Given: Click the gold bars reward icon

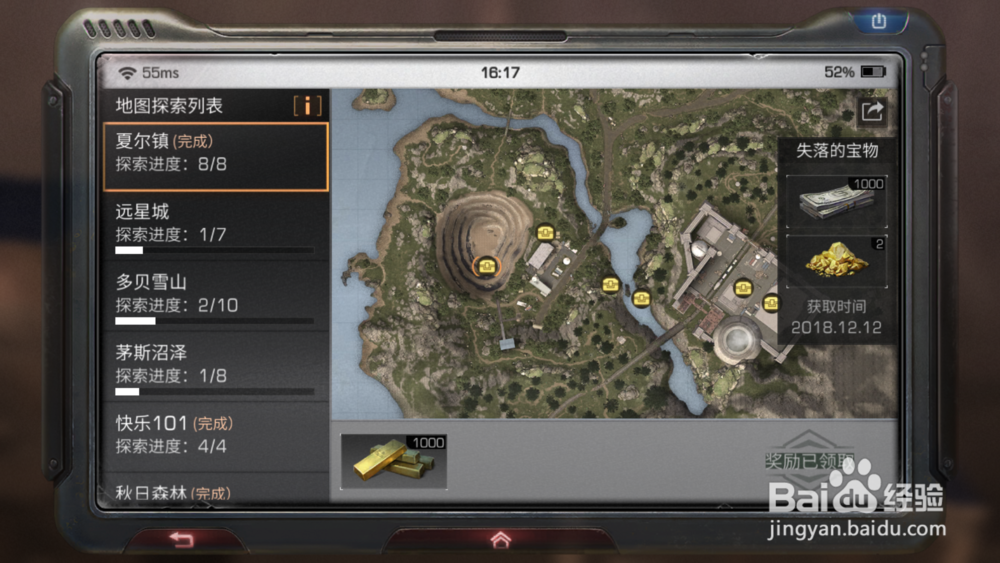Looking at the screenshot, I should pyautogui.click(x=394, y=461).
